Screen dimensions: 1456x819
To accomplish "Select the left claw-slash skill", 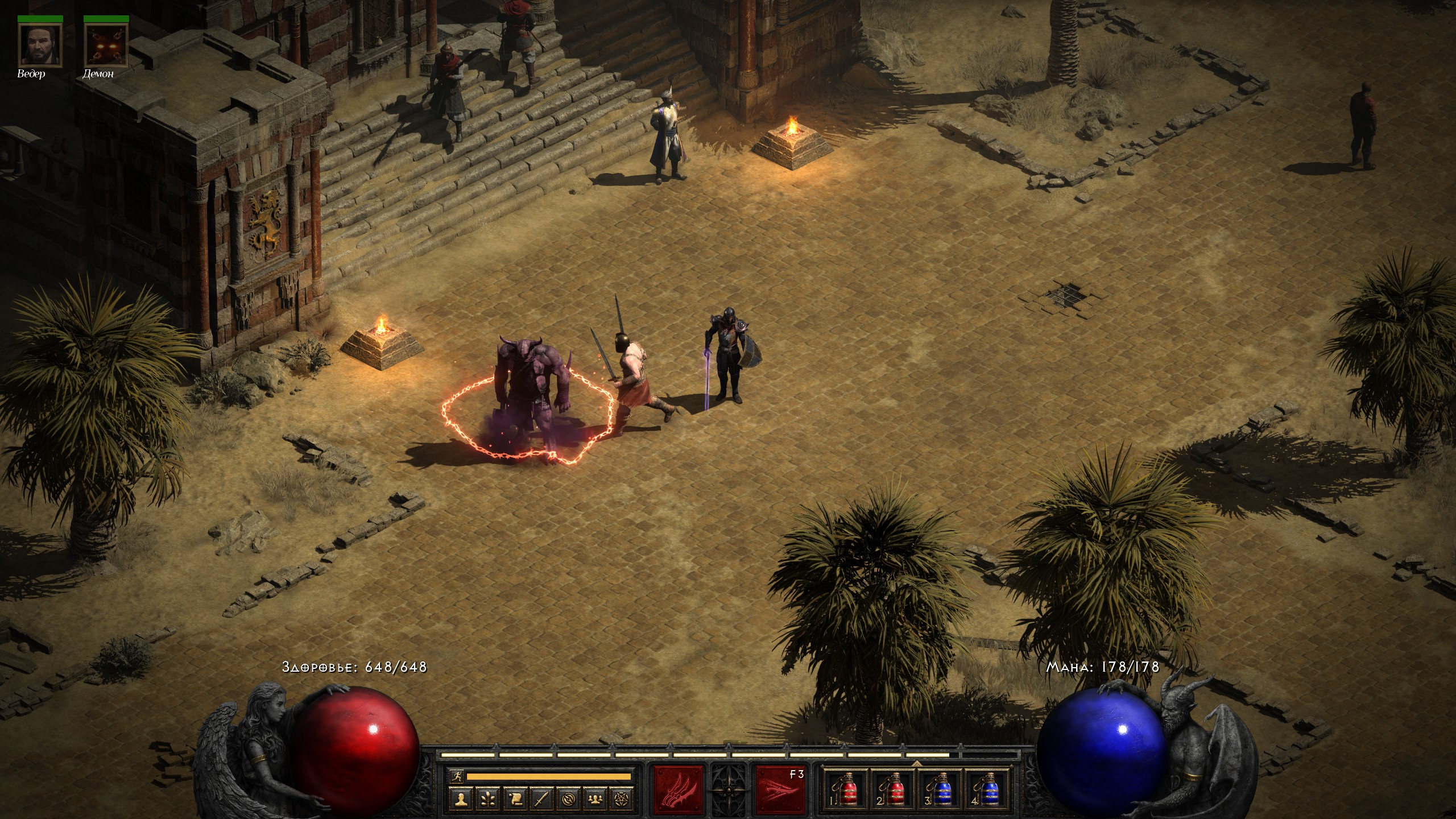I will [x=679, y=790].
